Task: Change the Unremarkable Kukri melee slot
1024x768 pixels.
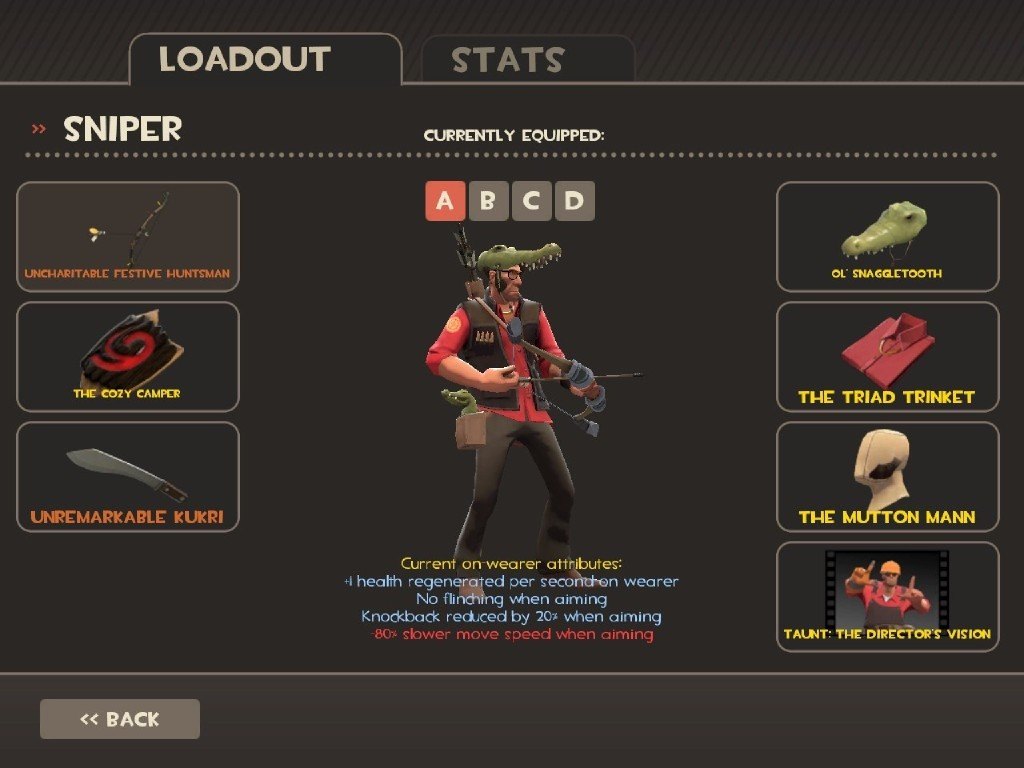Action: tap(128, 477)
